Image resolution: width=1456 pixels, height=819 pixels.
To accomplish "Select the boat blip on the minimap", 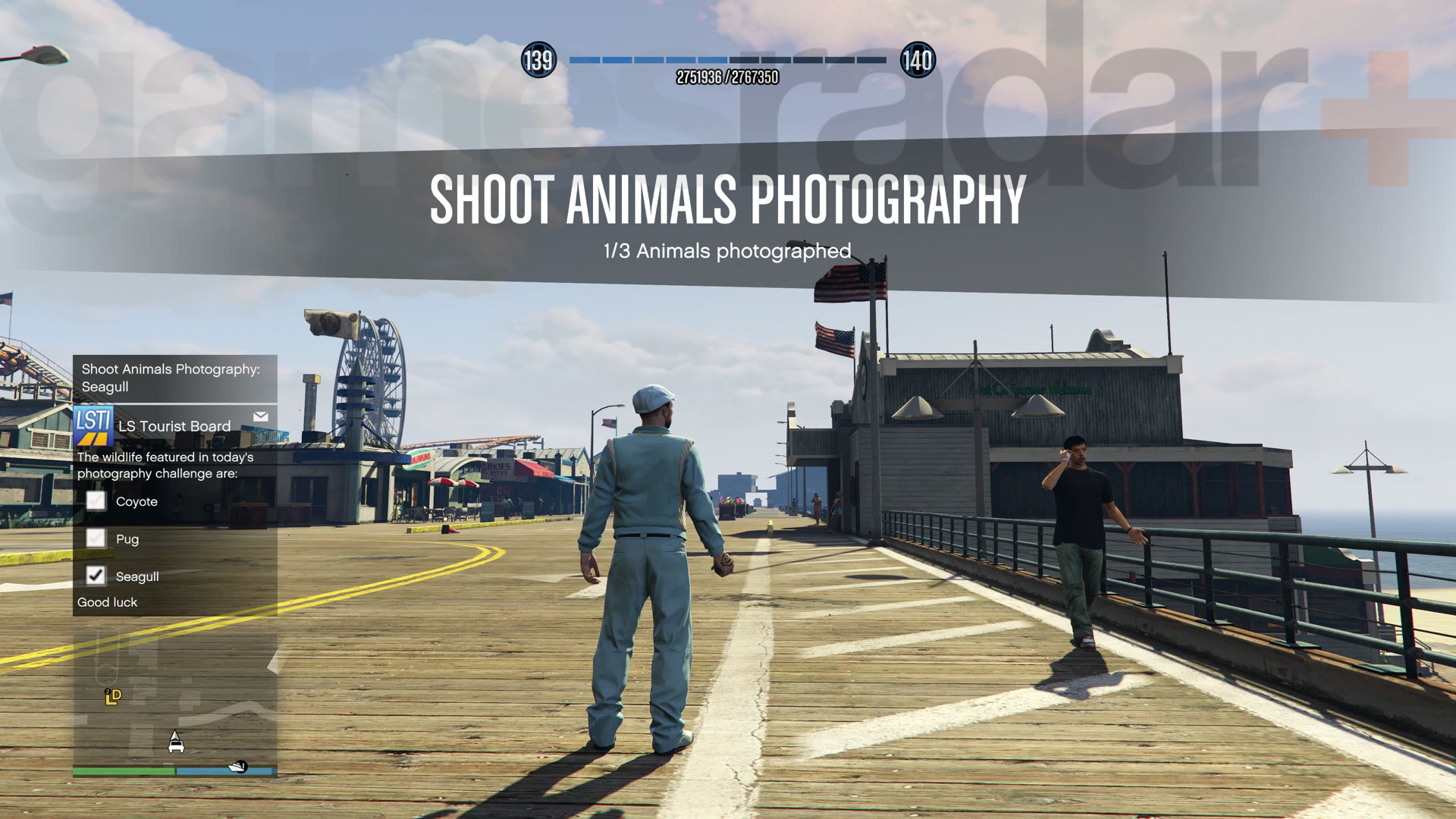I will tap(237, 767).
